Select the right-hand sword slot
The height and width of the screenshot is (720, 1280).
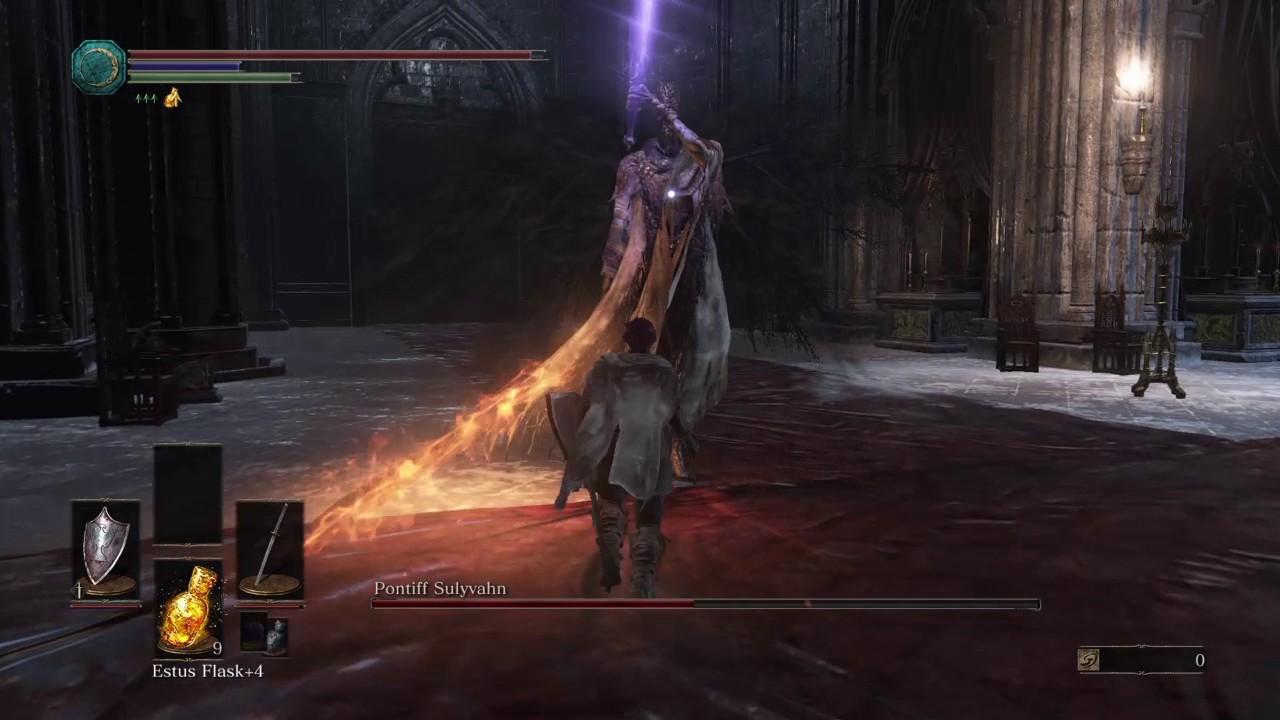point(270,551)
